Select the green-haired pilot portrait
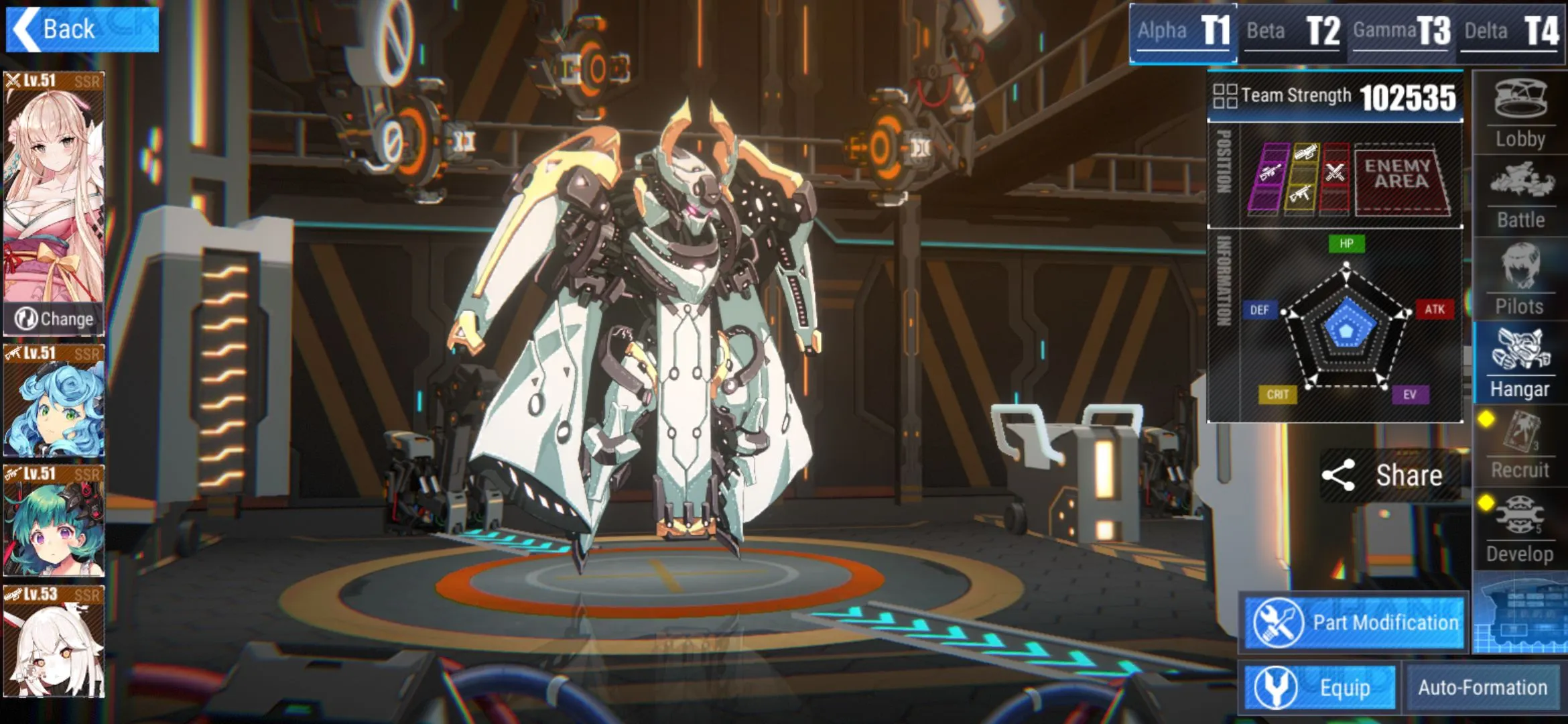Screen dimensions: 1568x724 pos(54,522)
